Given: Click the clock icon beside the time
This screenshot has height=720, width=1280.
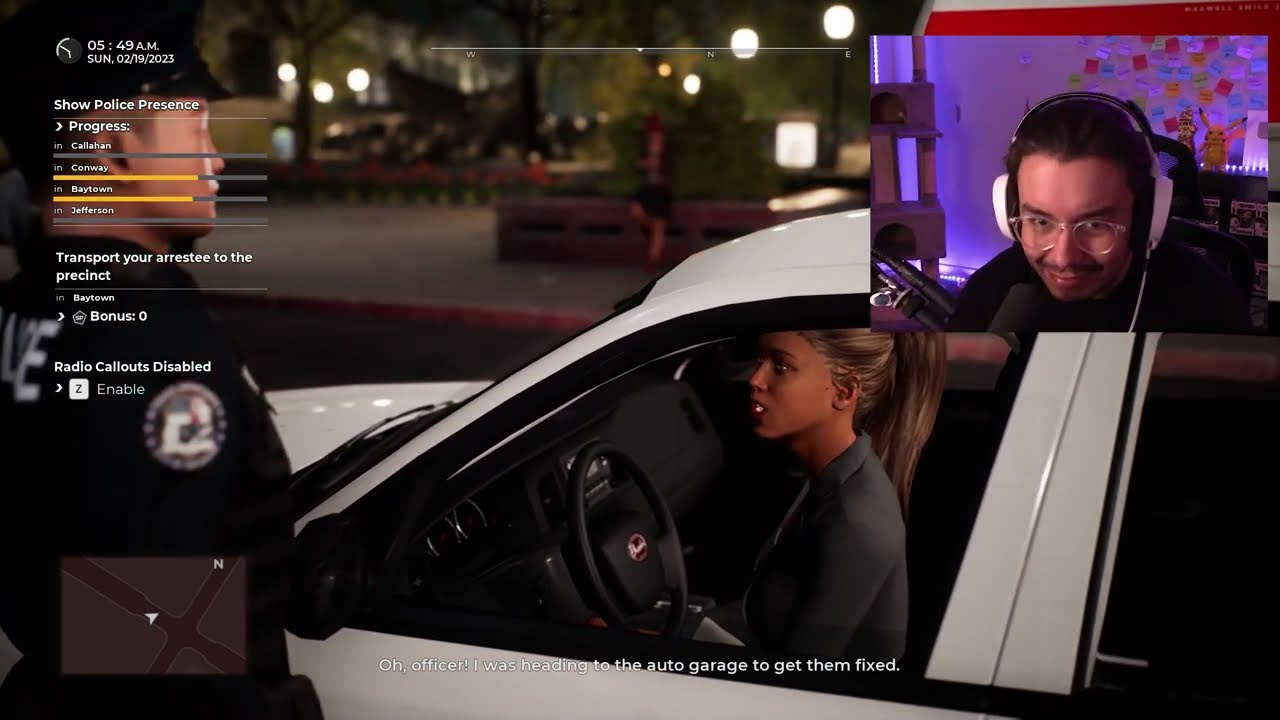Looking at the screenshot, I should pyautogui.click(x=68, y=50).
